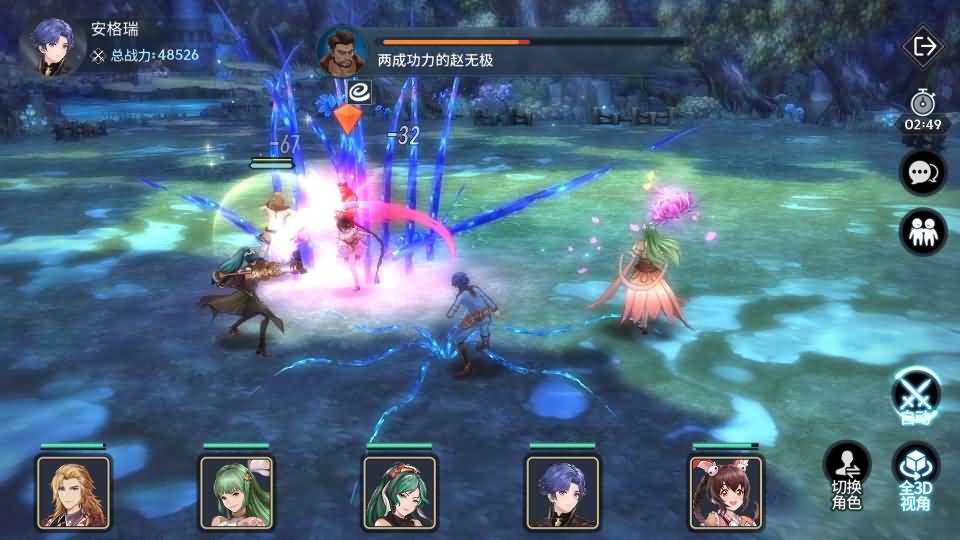The image size is (960, 540).
Task: Choose the brown-haired girl portrait
Action: pyautogui.click(x=725, y=491)
